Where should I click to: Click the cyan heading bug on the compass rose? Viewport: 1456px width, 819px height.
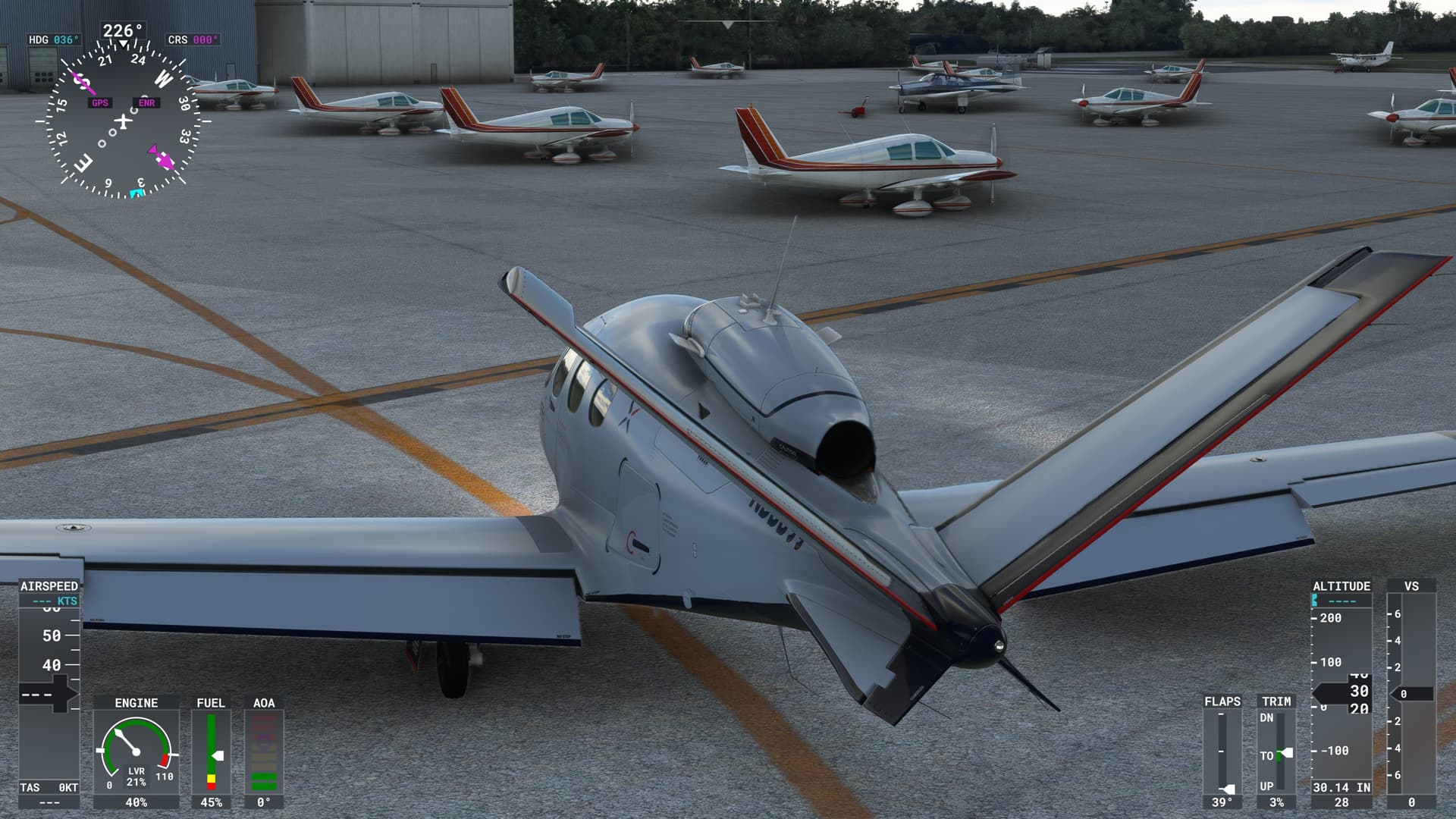coord(137,193)
